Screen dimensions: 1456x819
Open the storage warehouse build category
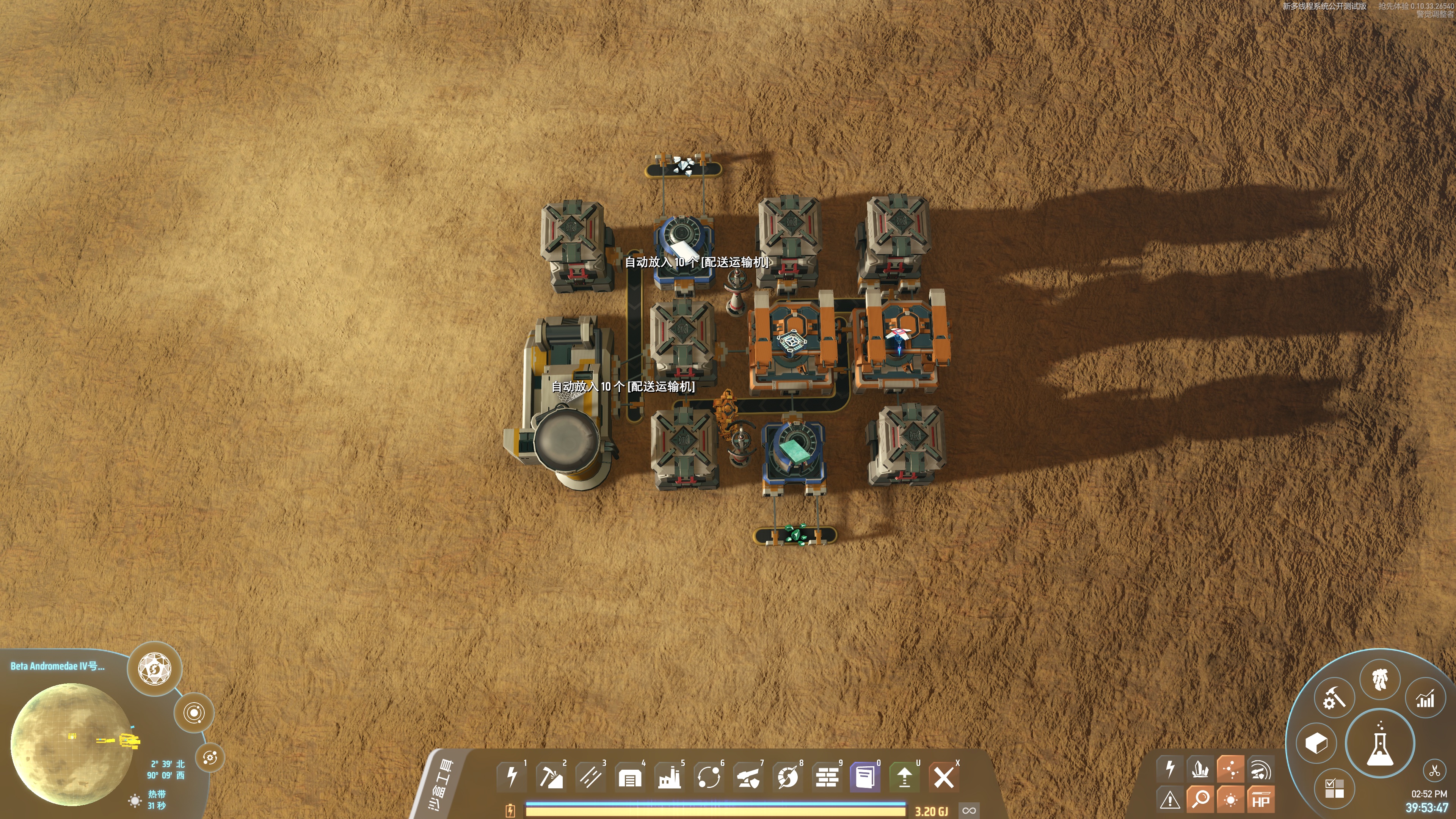pos(630,778)
